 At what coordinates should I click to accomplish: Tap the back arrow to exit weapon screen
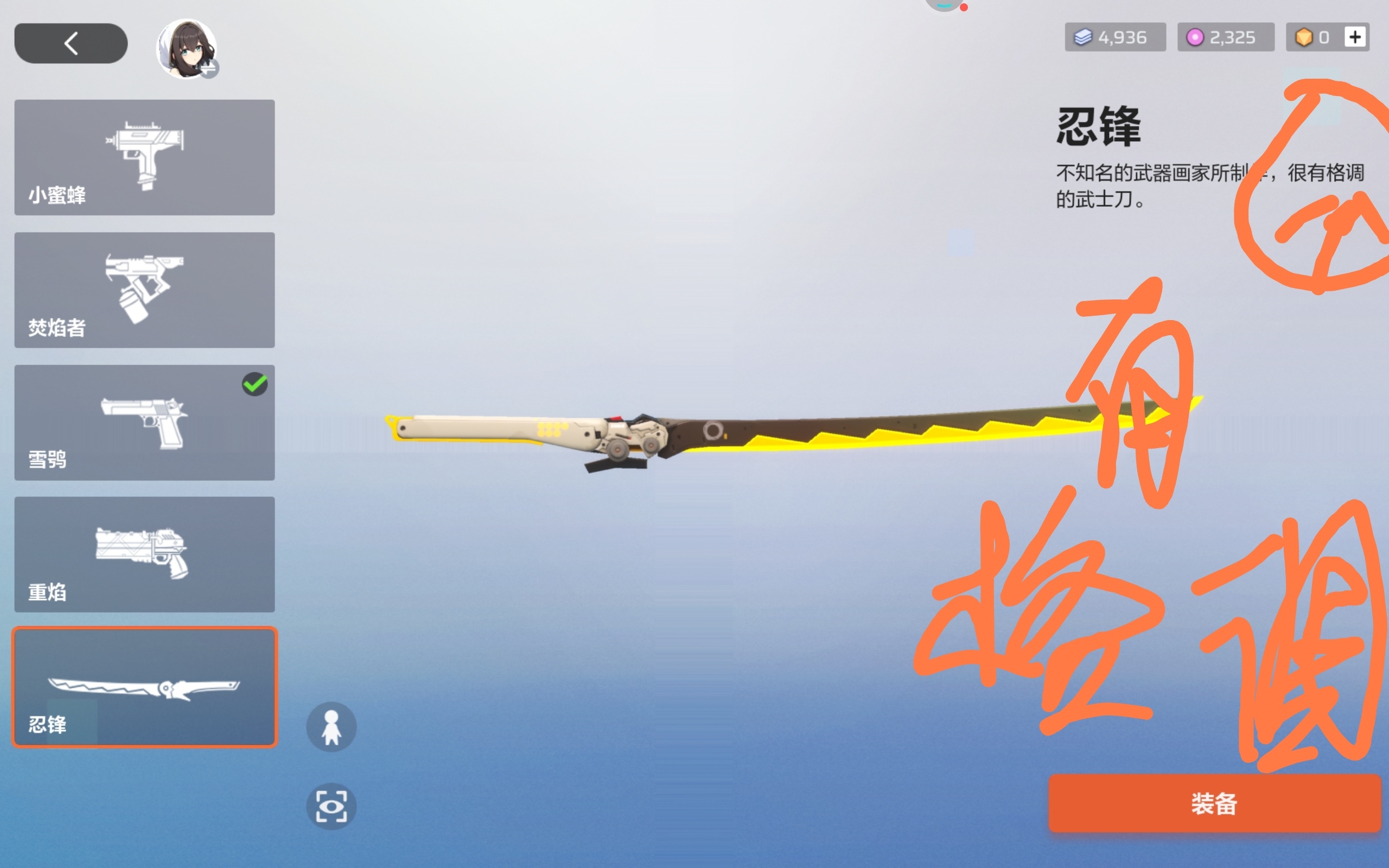click(x=69, y=42)
